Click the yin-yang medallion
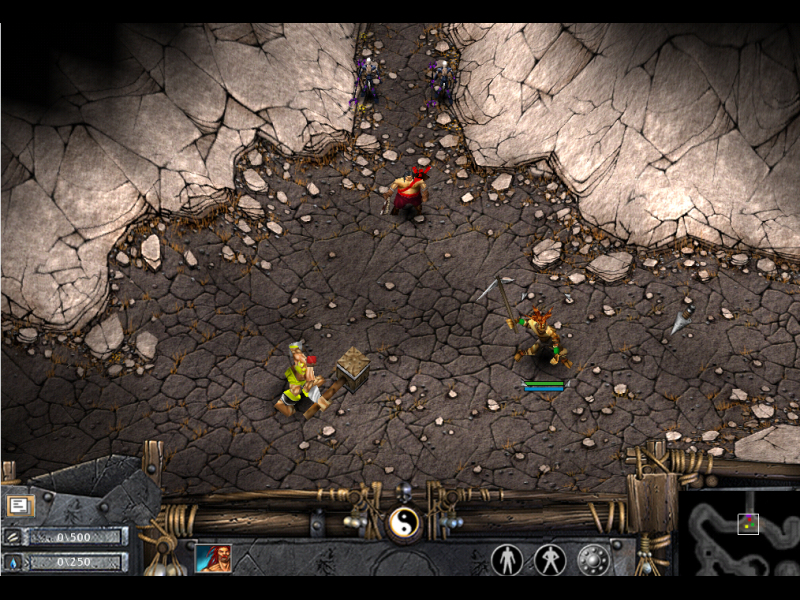This screenshot has width=800, height=600. (404, 521)
